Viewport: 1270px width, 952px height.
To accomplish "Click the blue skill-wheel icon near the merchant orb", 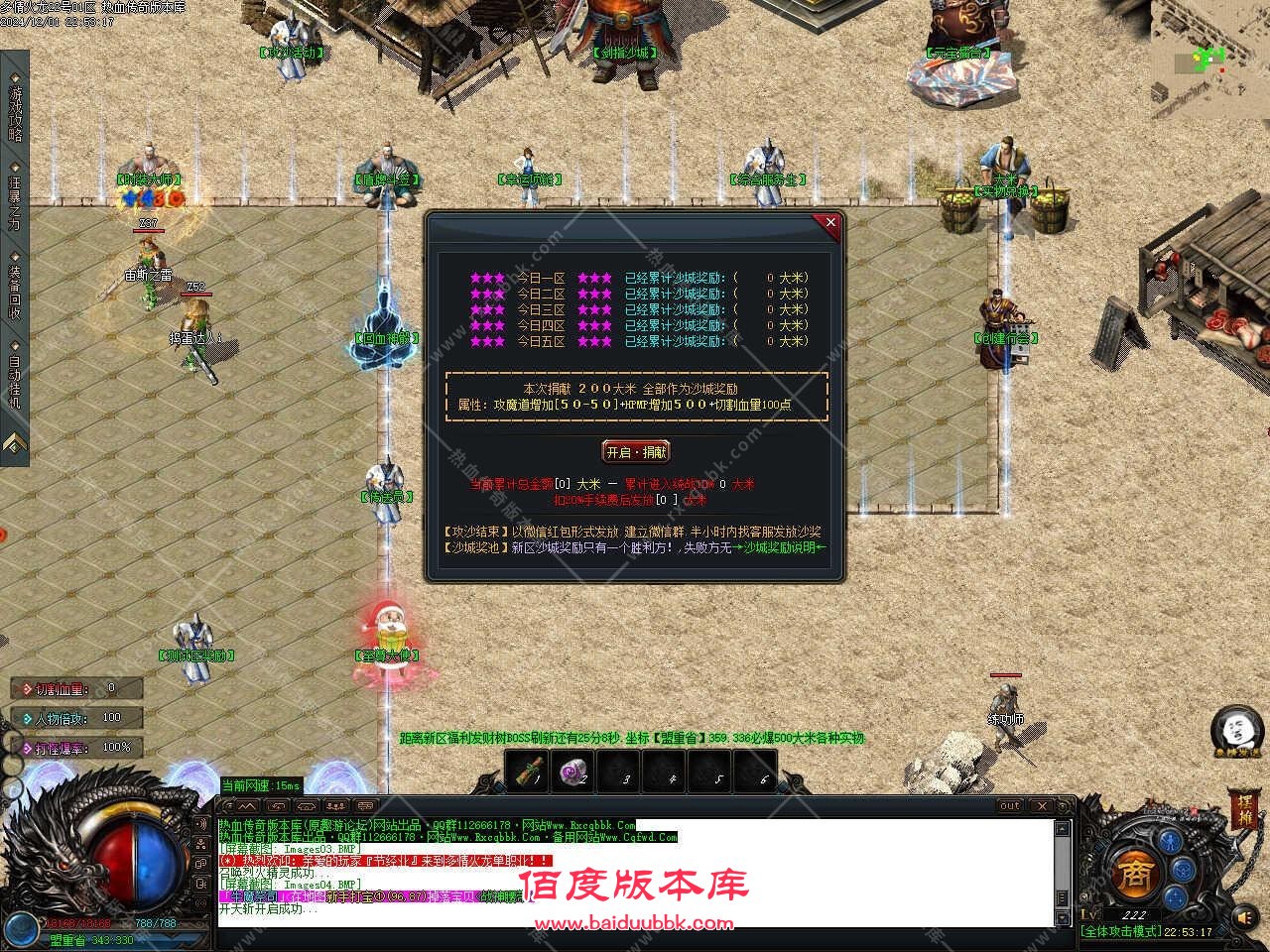I will click(1182, 871).
